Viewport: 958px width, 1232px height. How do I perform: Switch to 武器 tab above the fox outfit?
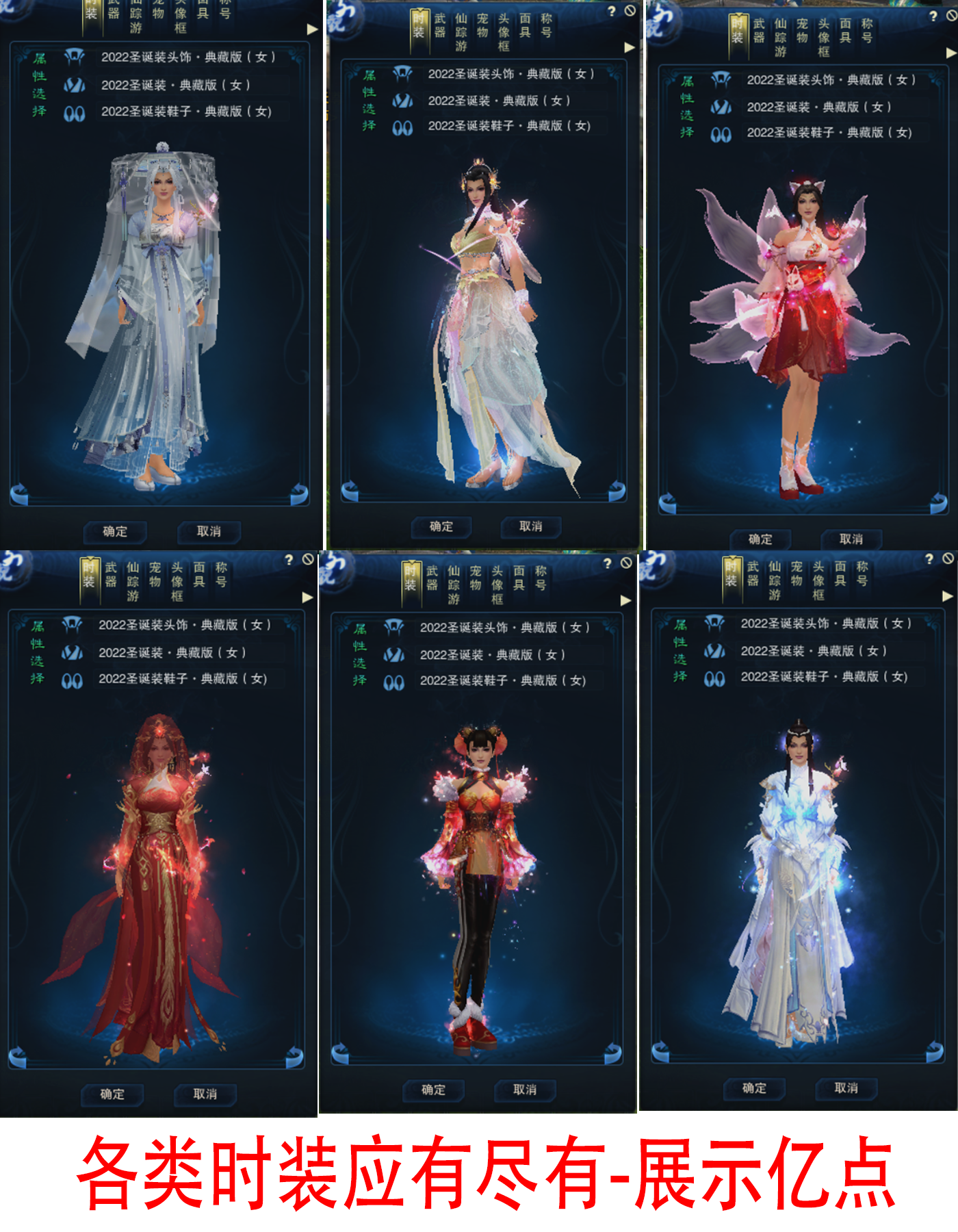coord(759,31)
